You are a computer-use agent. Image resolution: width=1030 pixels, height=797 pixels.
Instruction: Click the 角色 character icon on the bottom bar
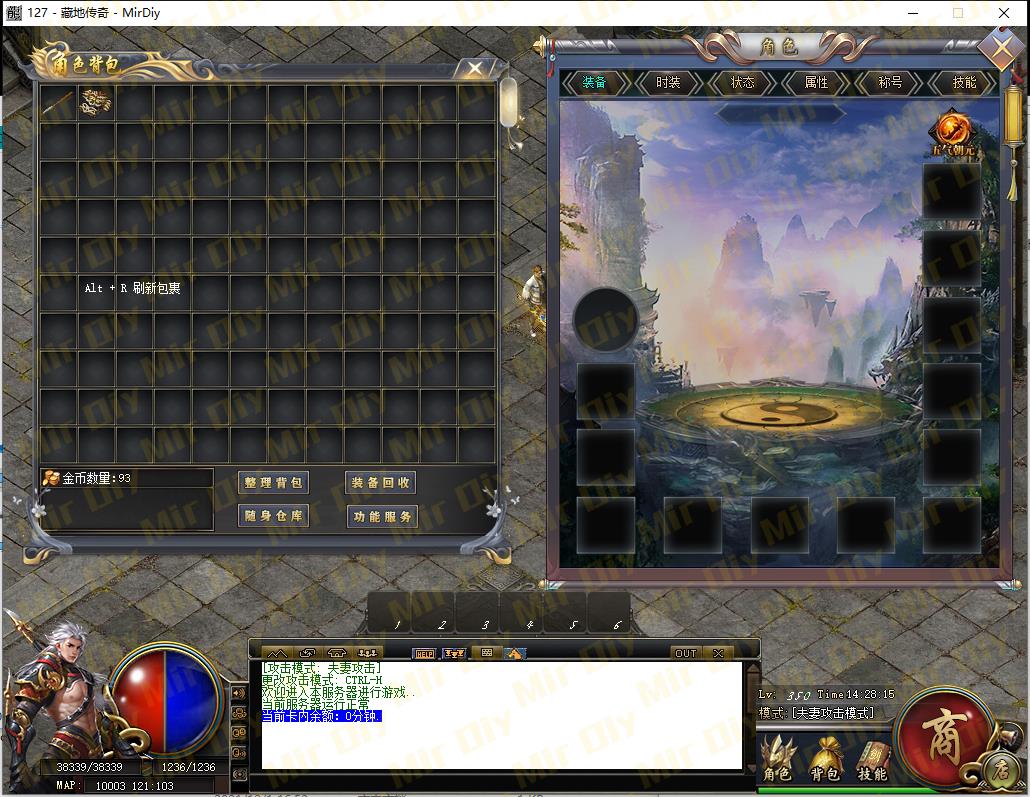(x=777, y=760)
